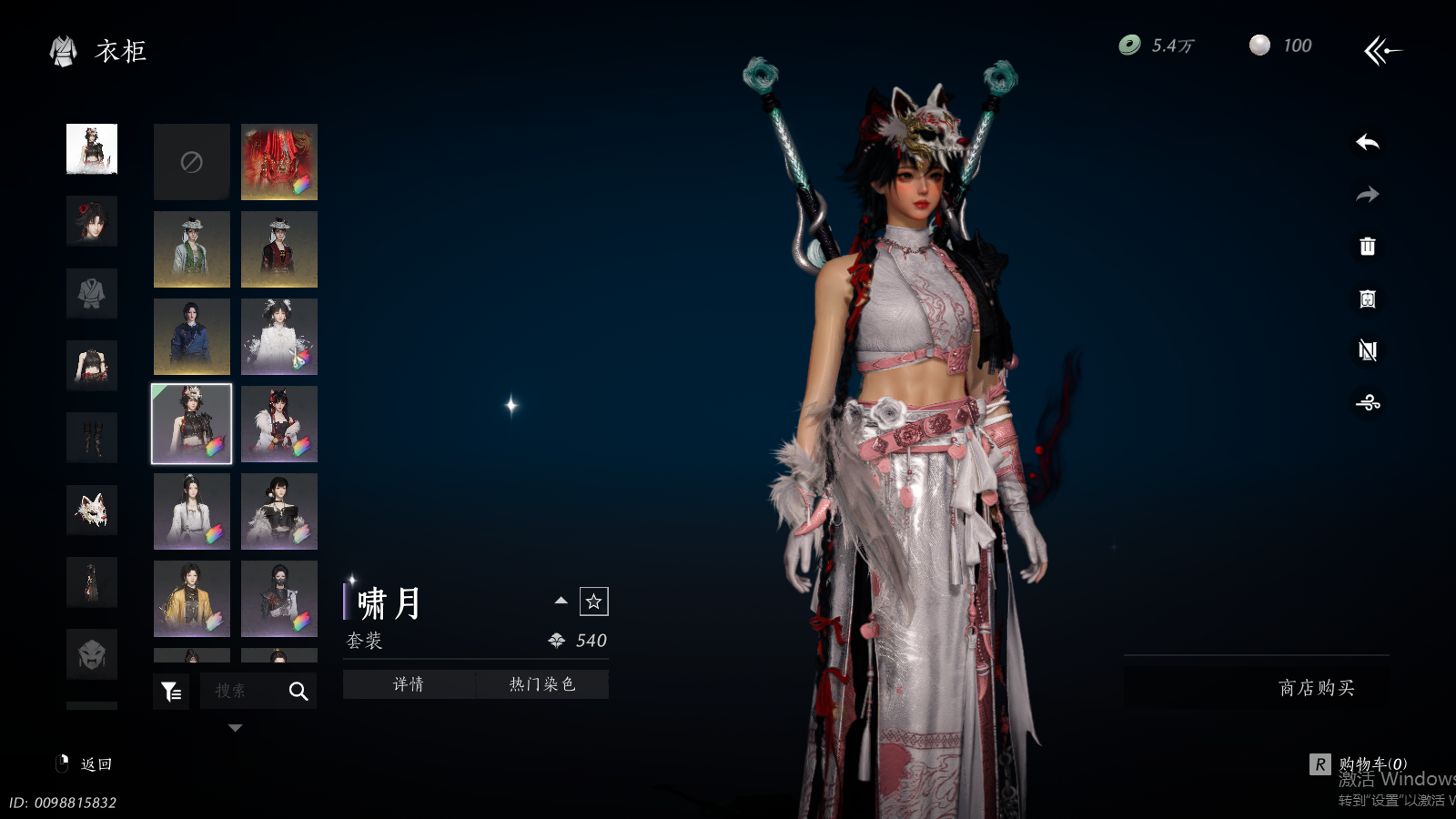Select the yellow robe outfit thumbnail
The height and width of the screenshot is (819, 1456).
(191, 598)
